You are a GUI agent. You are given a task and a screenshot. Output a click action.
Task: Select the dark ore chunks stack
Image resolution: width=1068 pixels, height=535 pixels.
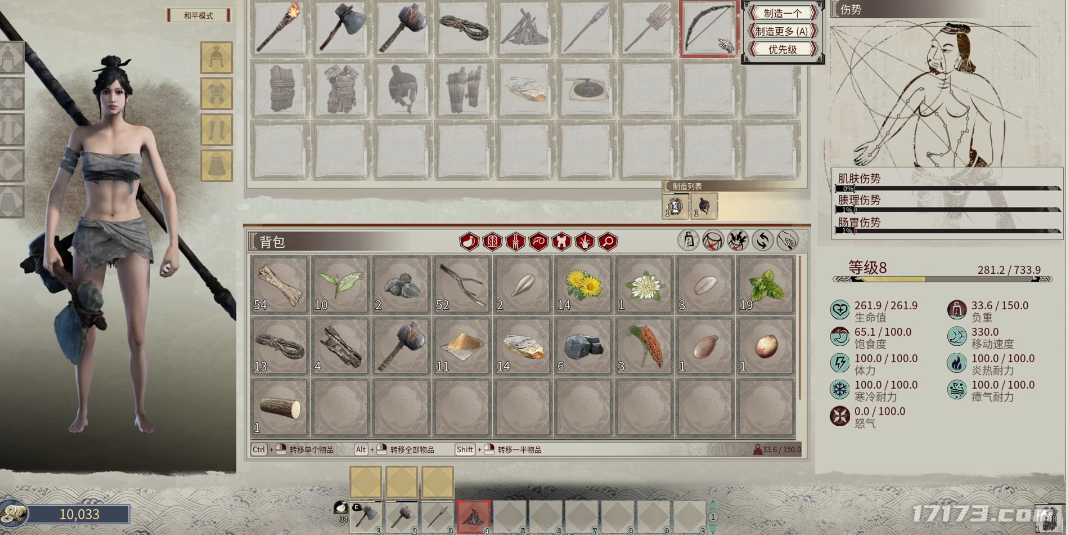tap(584, 345)
